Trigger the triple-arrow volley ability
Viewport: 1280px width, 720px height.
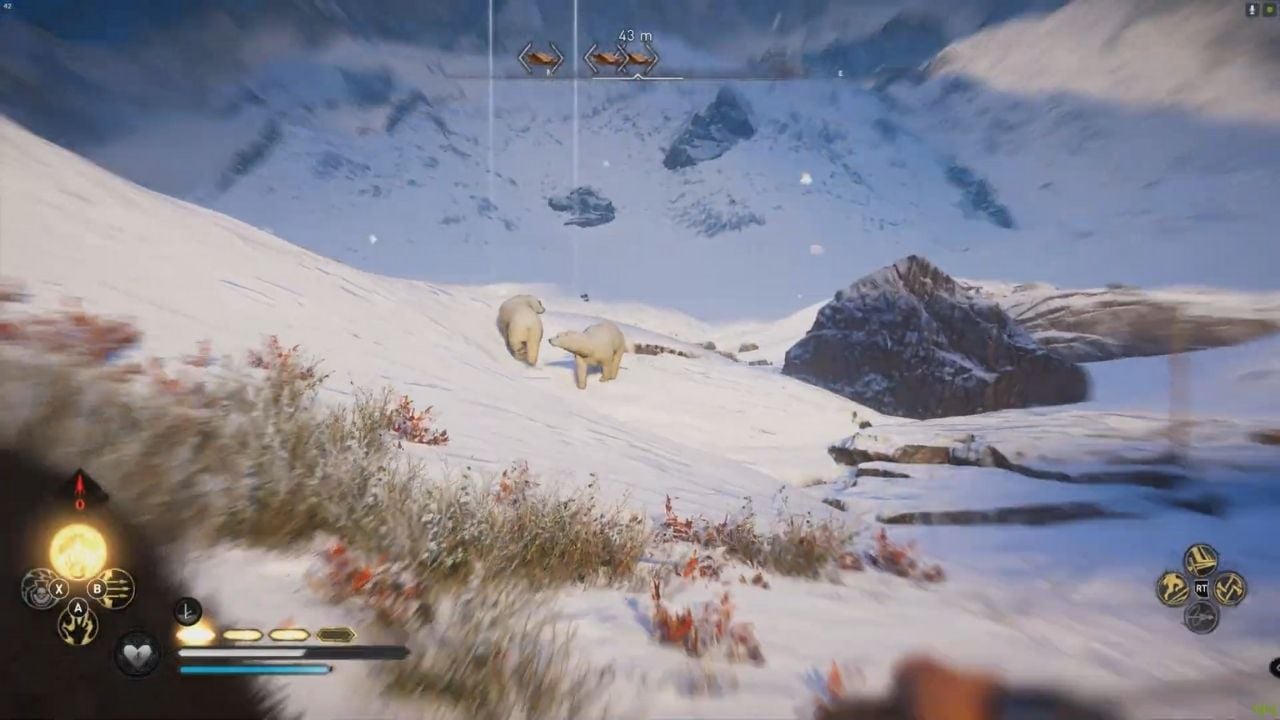tap(117, 588)
